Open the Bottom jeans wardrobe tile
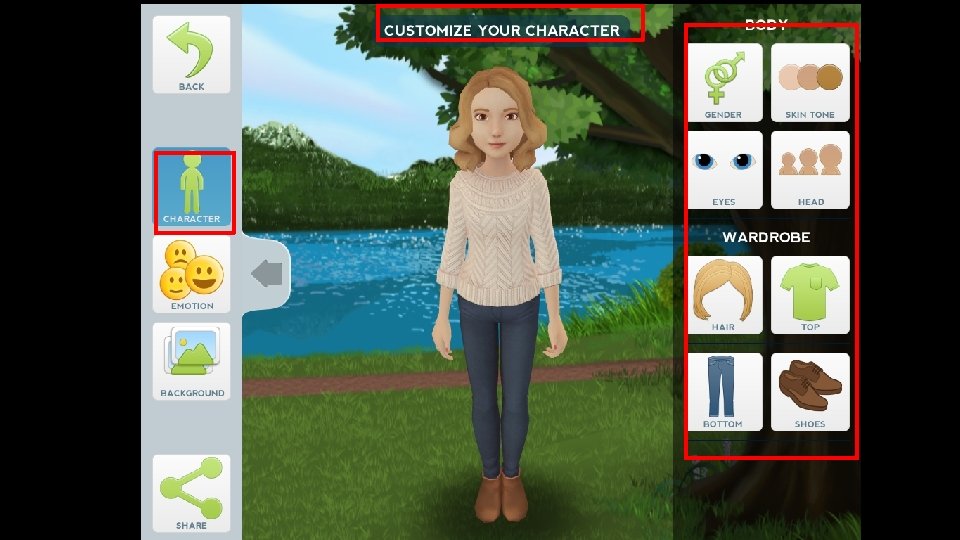Image resolution: width=960 pixels, height=540 pixels. pos(724,391)
